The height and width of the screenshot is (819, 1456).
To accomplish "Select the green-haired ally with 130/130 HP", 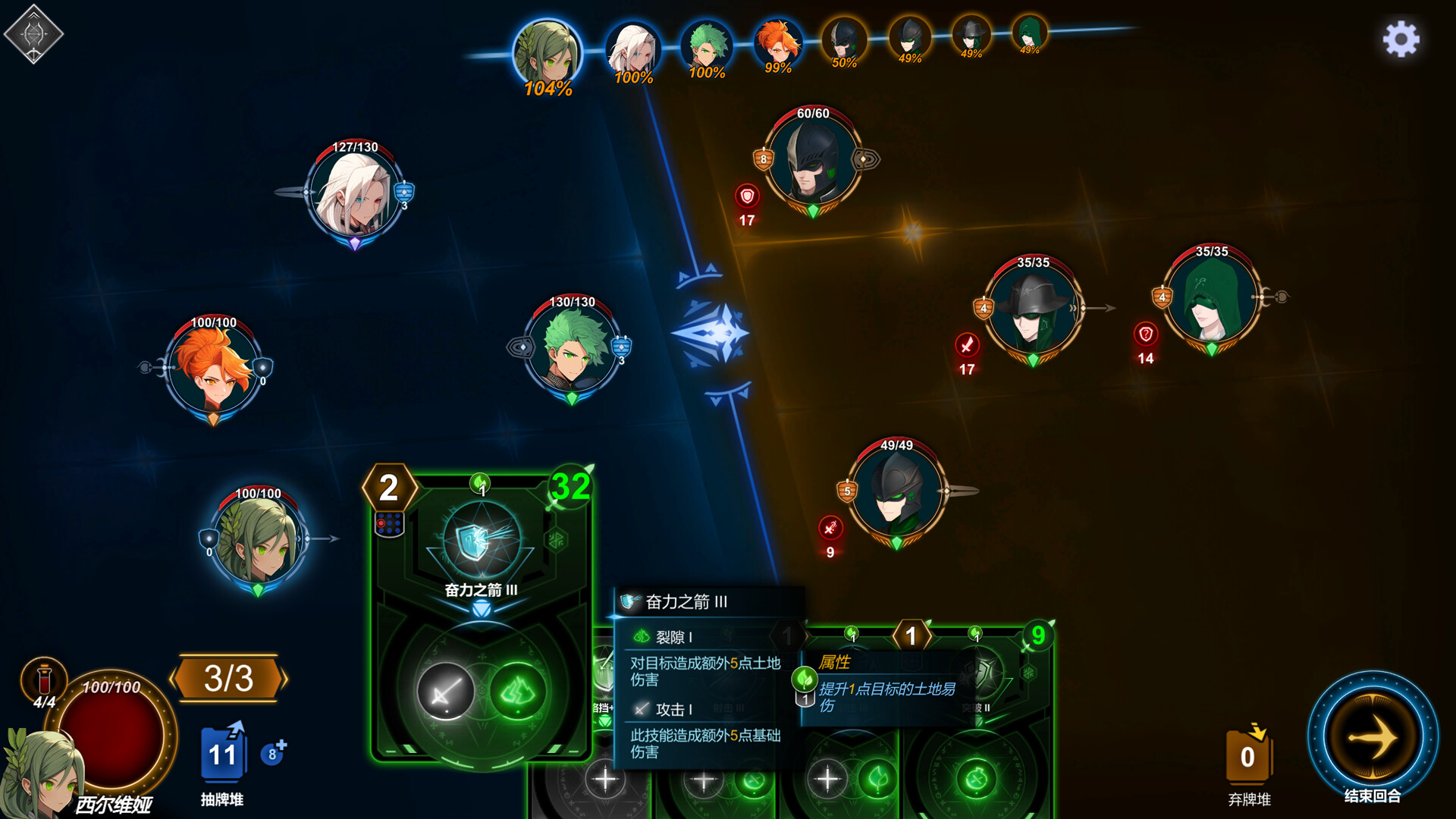I will click(573, 350).
